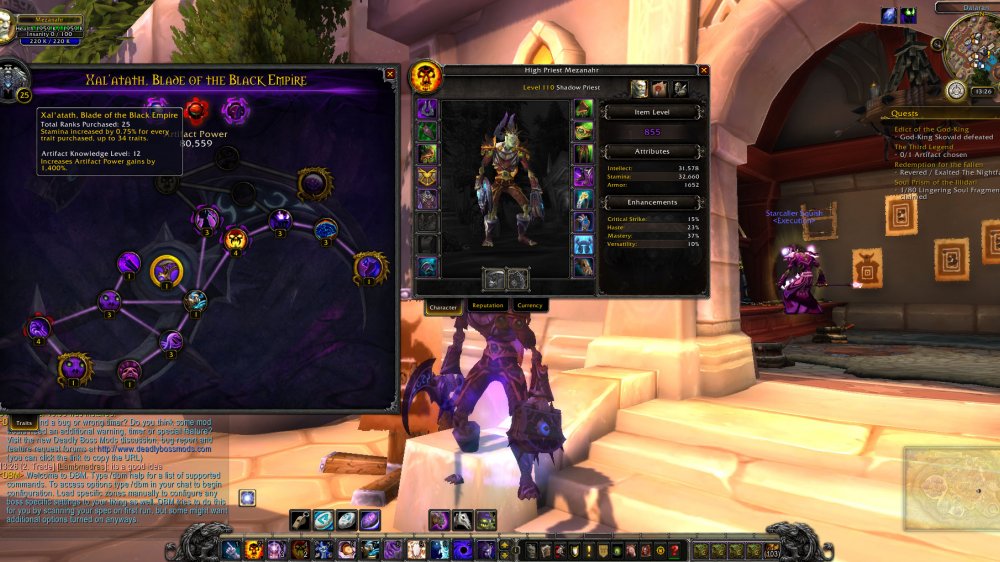The height and width of the screenshot is (562, 1000).
Task: Select the Traits tab of the artifact window
Action: (23, 424)
